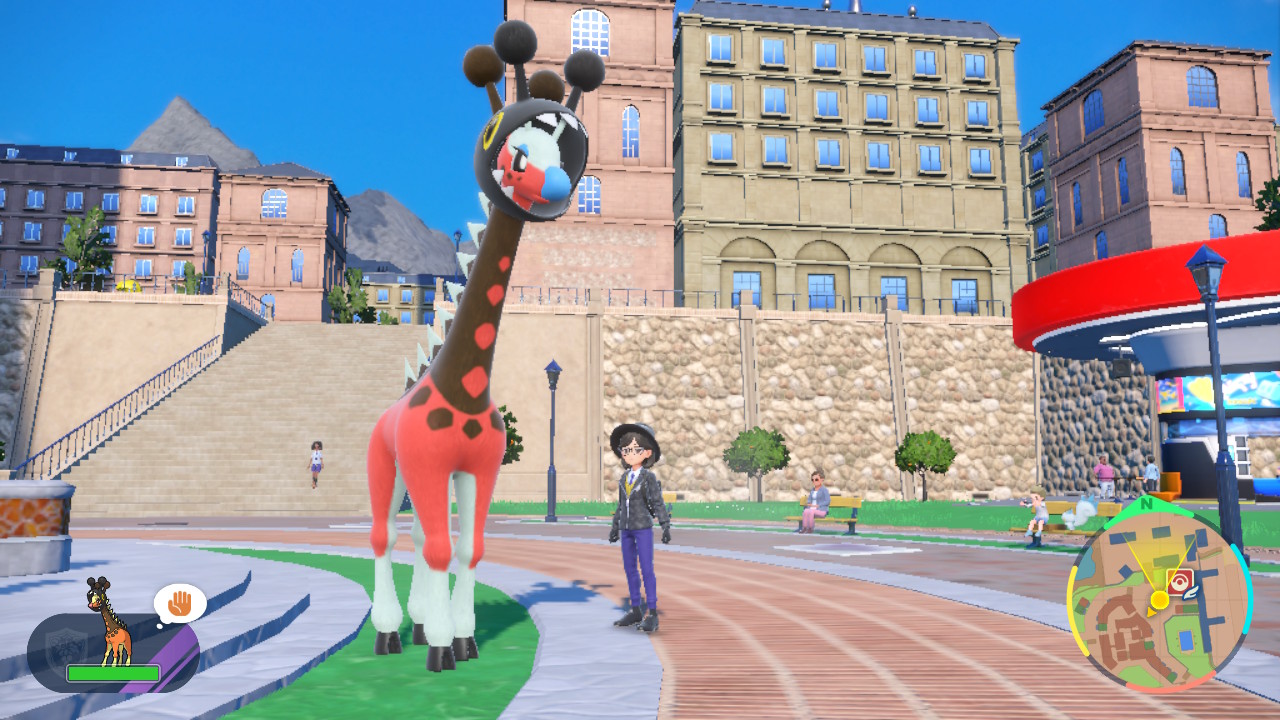Click the north compass marker on the minimap
The image size is (1280, 720).
tap(1144, 503)
